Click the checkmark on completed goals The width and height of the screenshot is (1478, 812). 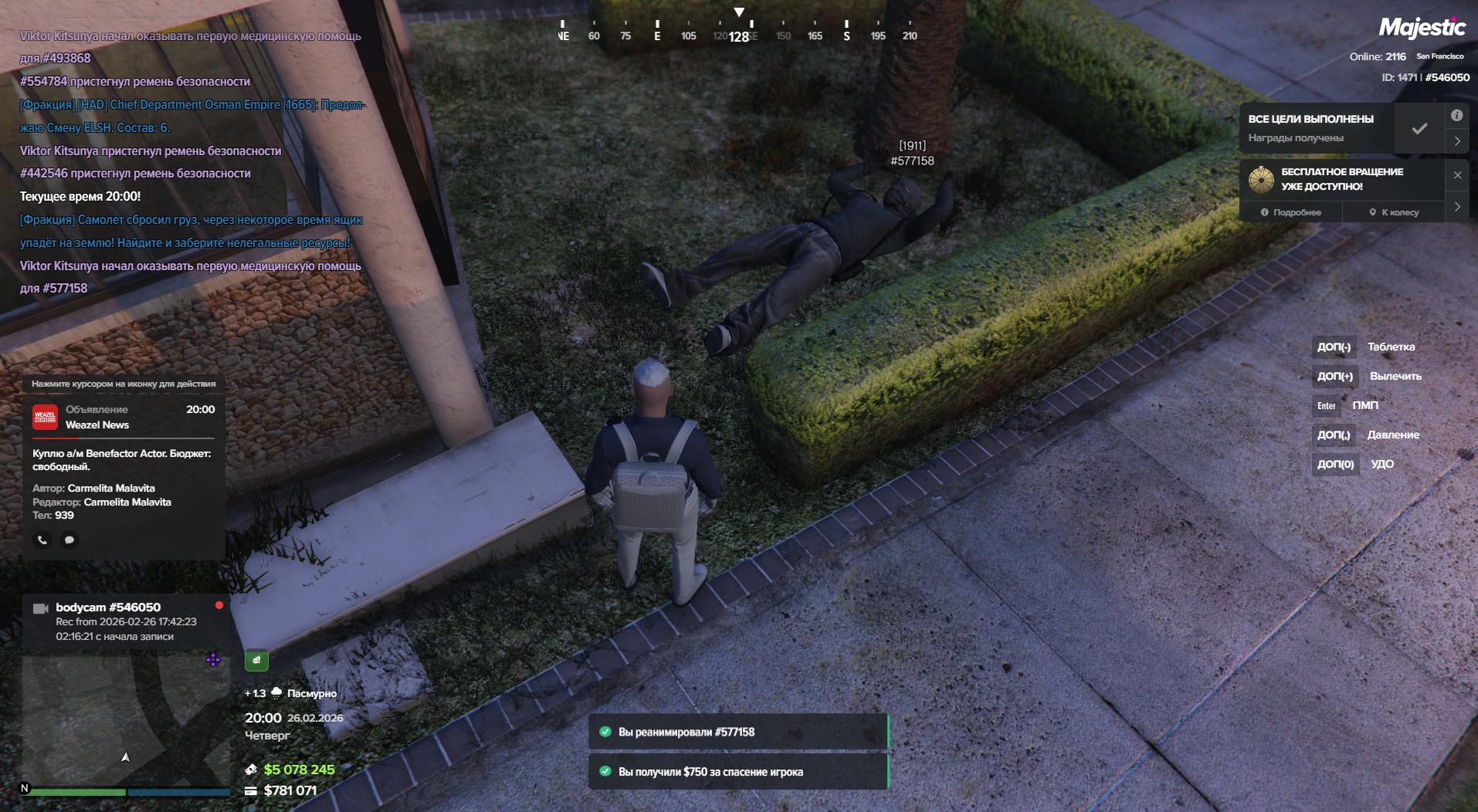1419,129
